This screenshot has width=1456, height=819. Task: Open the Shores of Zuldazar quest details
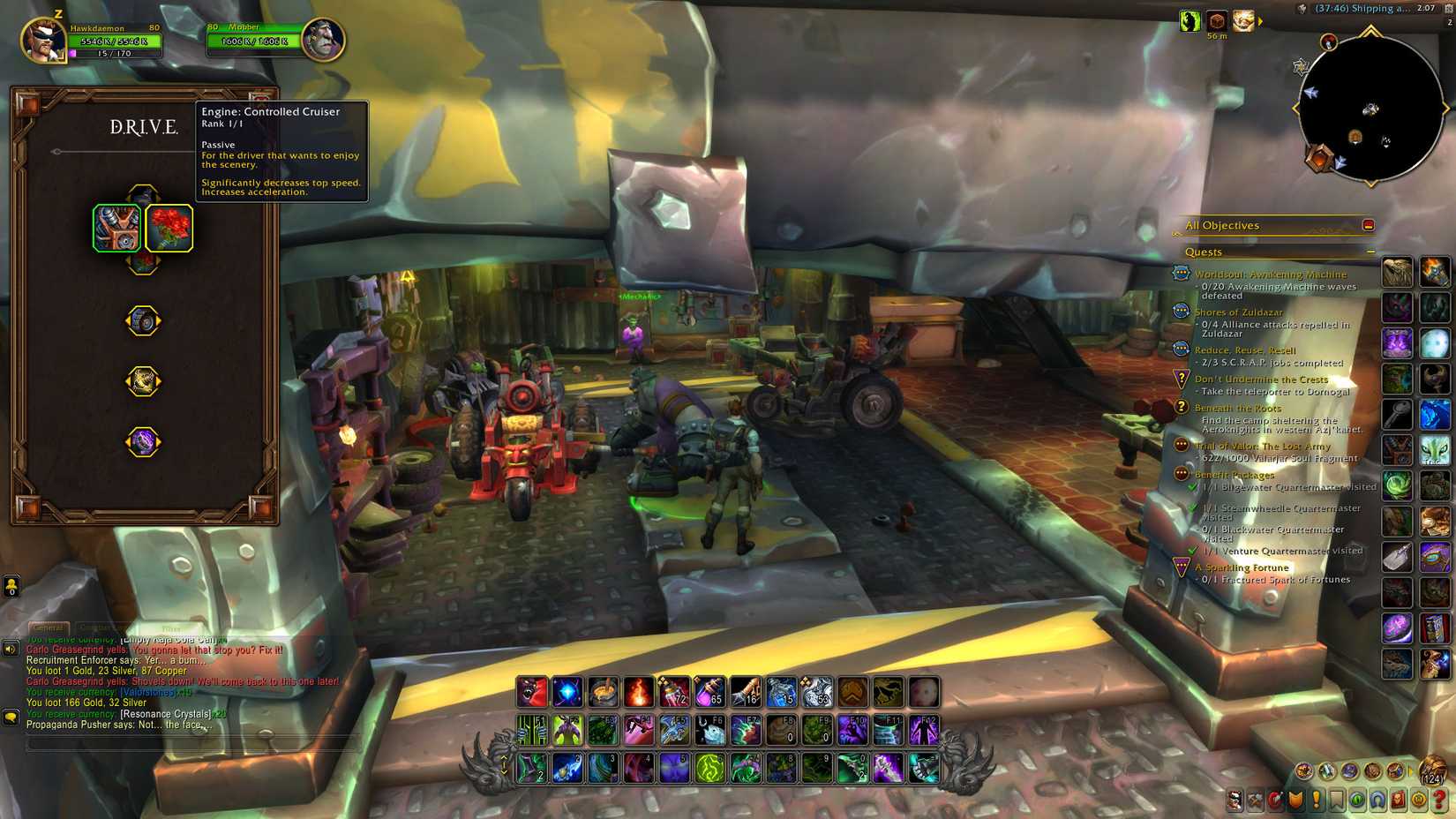tap(1240, 312)
